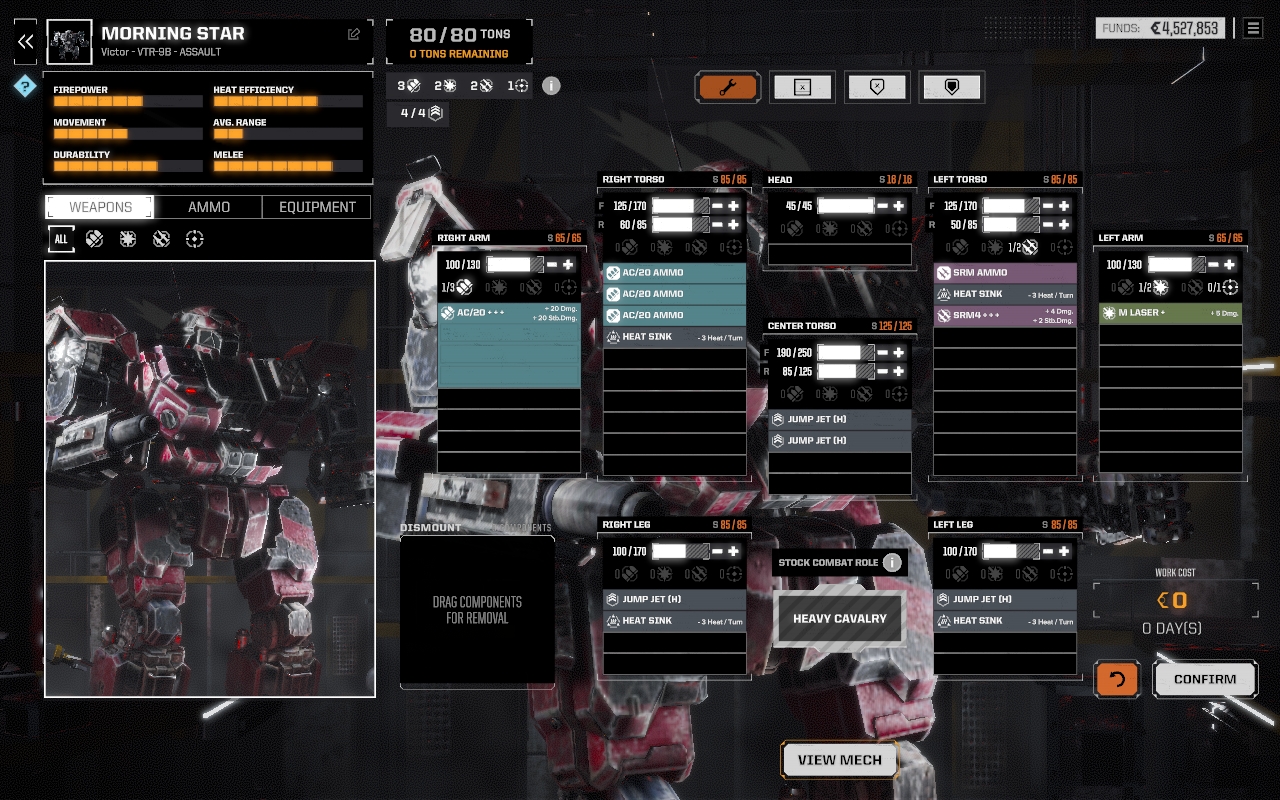Edit the Morning Star mech name
This screenshot has height=800, width=1280.
click(x=353, y=34)
